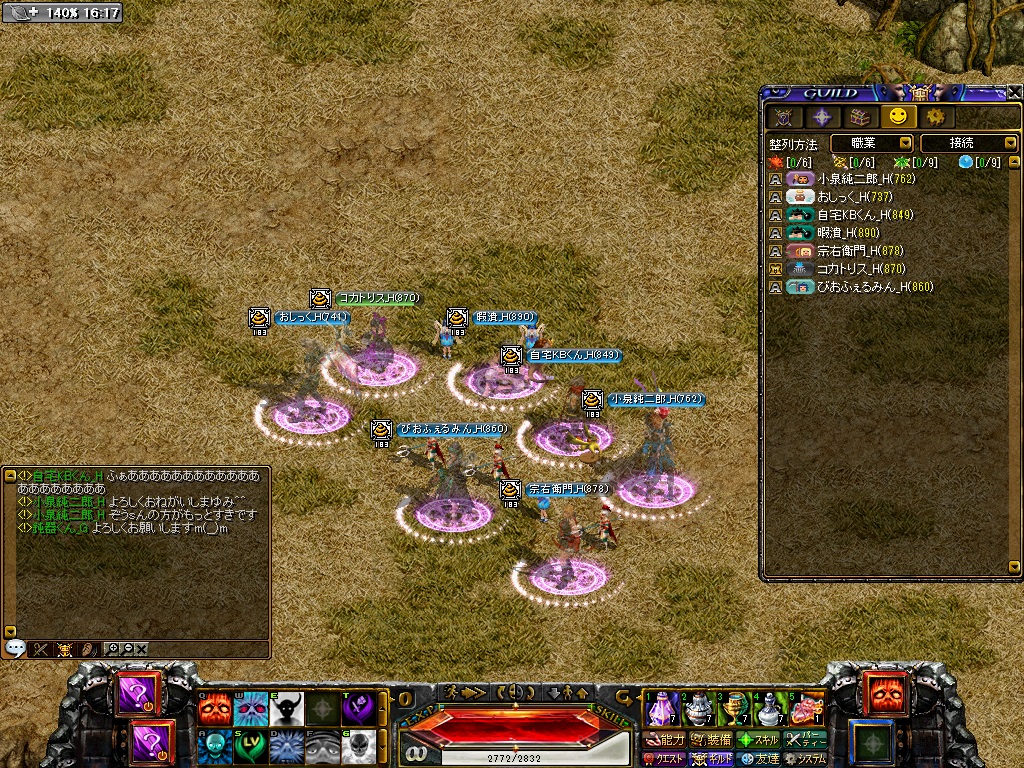Screen dimensions: 1024x768
Task: Open the システム (system) menu
Action: coord(805,759)
